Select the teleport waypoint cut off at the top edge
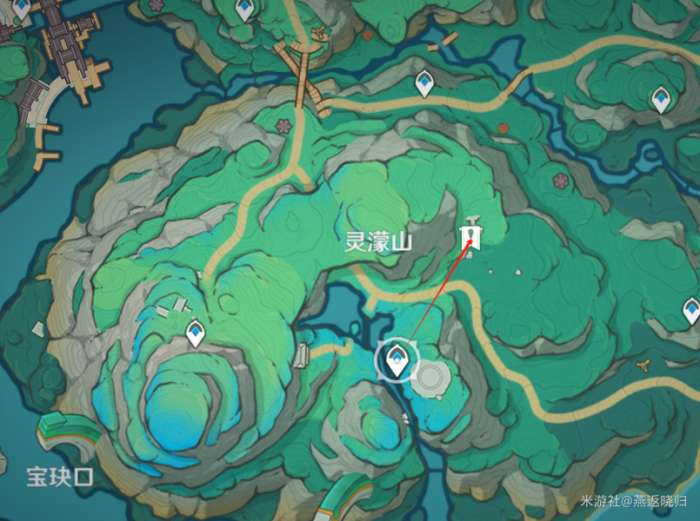 click(x=244, y=10)
